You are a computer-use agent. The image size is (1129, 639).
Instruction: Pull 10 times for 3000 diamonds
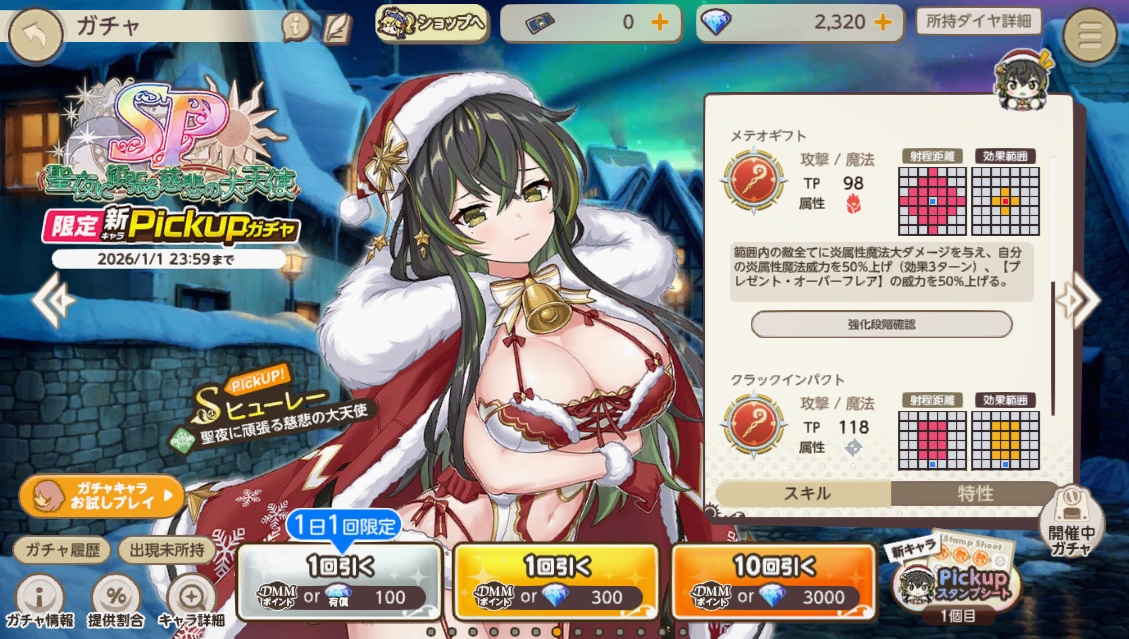point(773,581)
